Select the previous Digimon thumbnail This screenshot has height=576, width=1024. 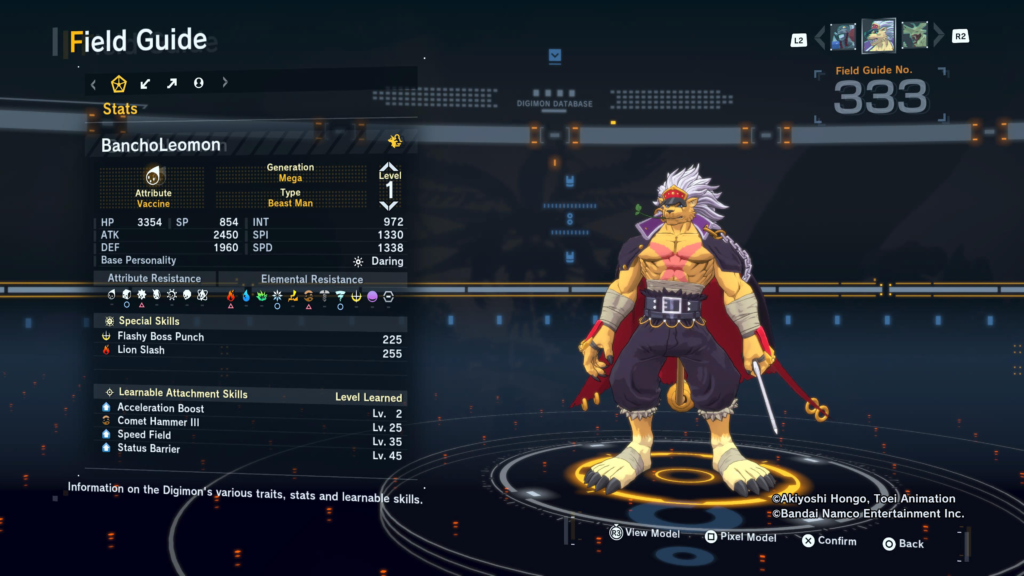coord(843,37)
